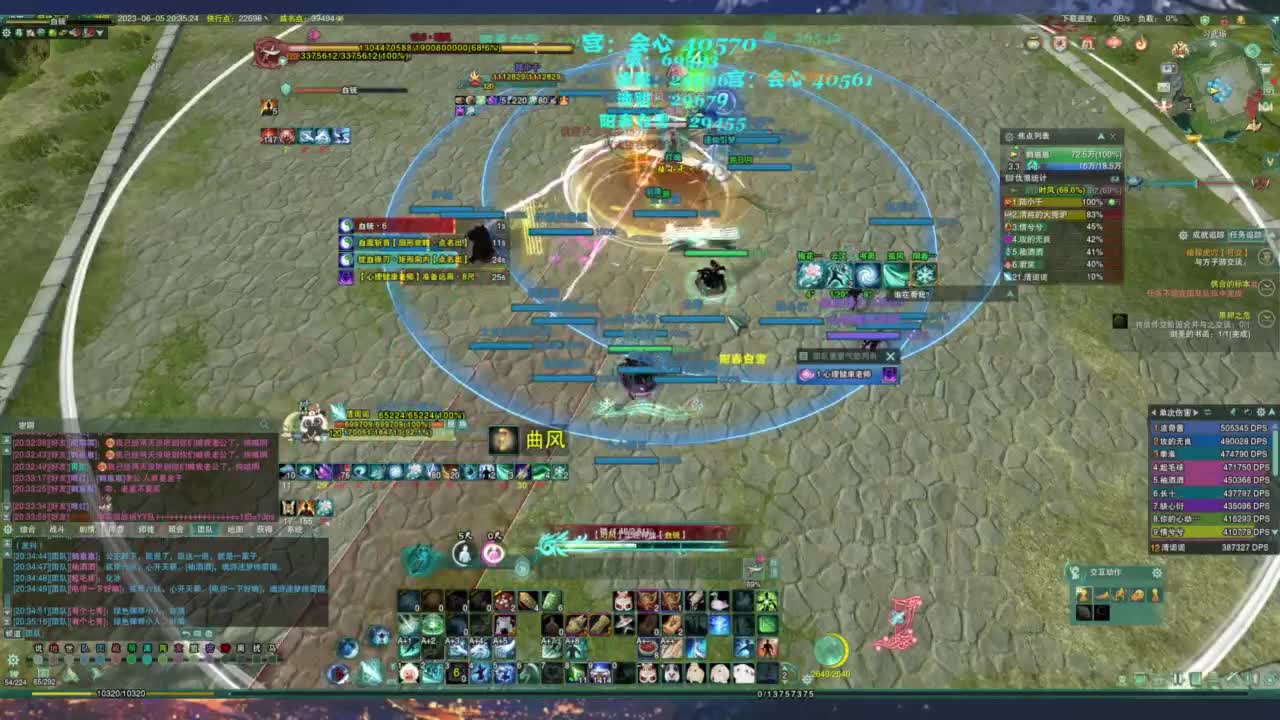This screenshot has width=1280, height=720.
Task: Collapse the 焦点列表 panel with its arrow
Action: 1101,136
